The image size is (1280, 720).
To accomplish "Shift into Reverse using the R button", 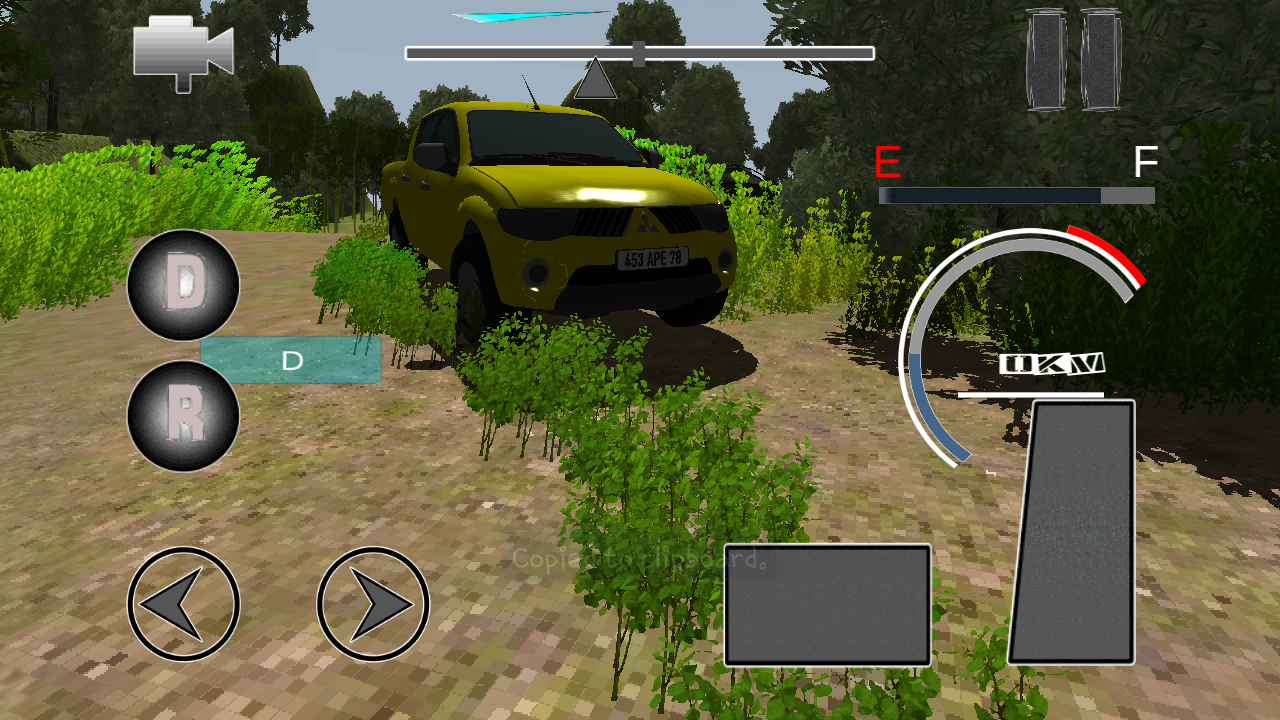I will [183, 416].
